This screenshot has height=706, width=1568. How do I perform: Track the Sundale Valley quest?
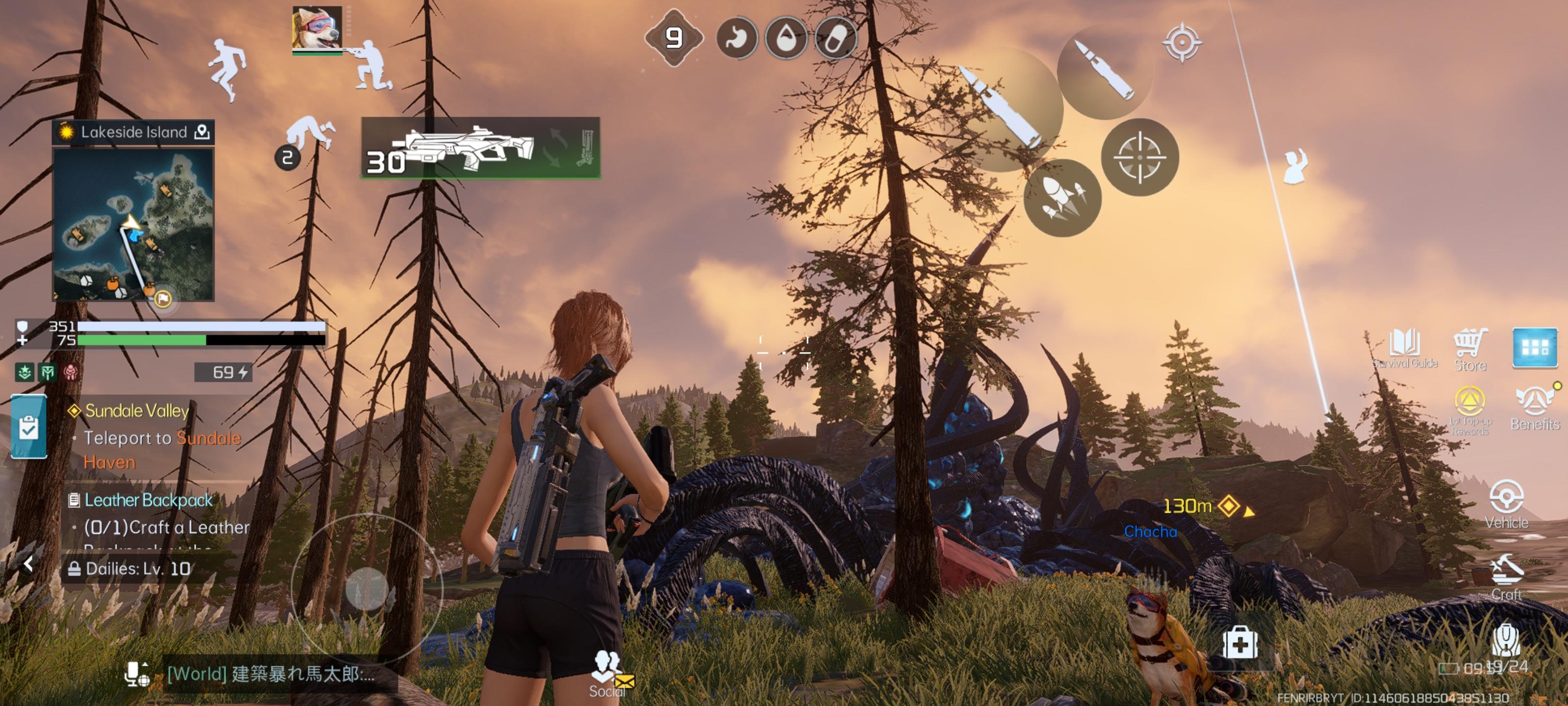pos(136,411)
